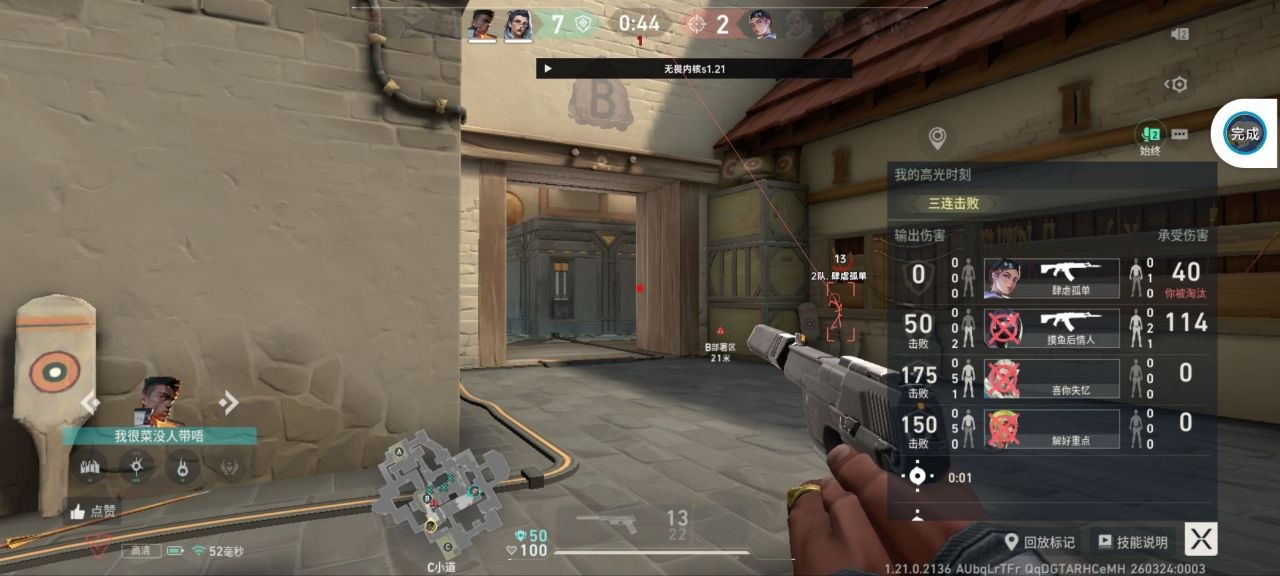The image size is (1280, 576).
Task: Tap the 完成 (Done) button
Action: [x=1244, y=133]
